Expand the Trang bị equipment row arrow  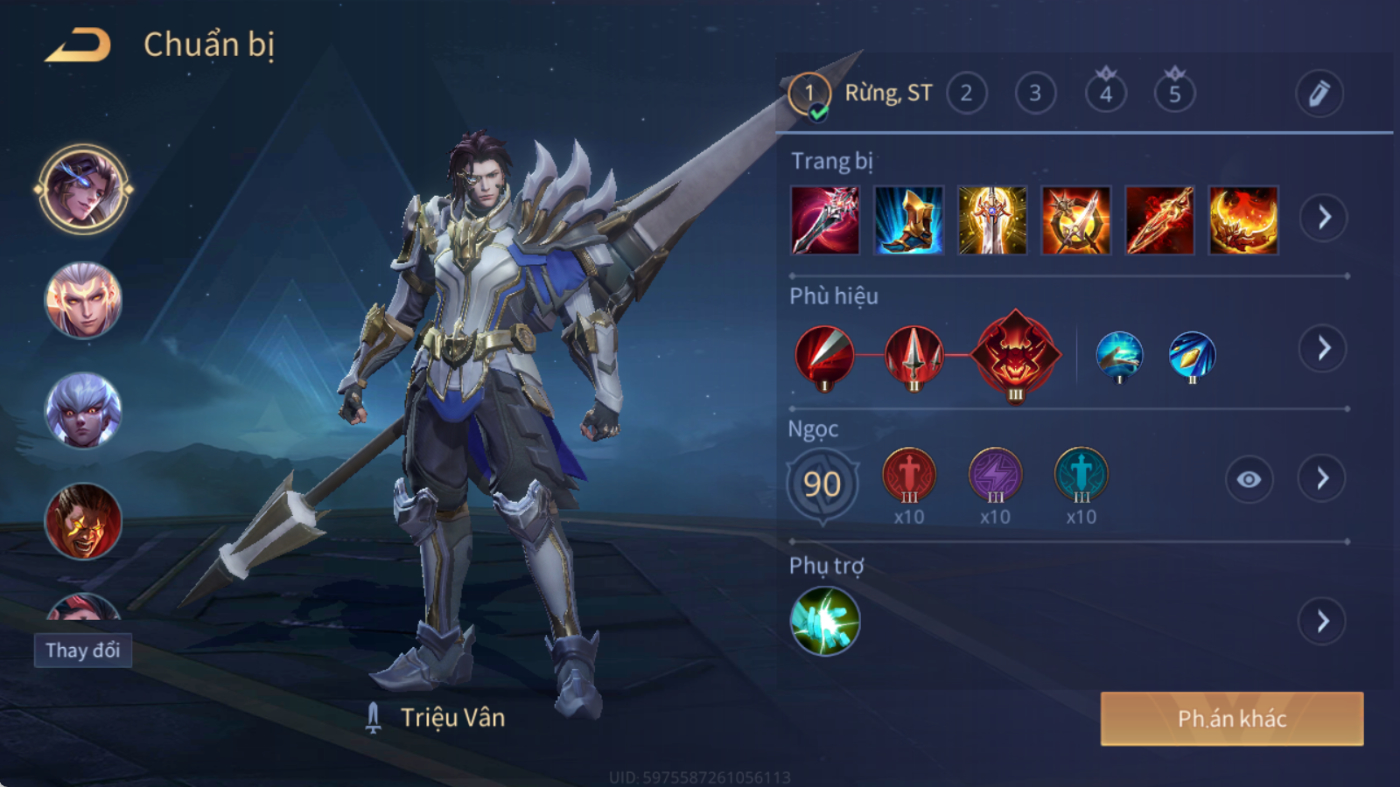(1323, 217)
